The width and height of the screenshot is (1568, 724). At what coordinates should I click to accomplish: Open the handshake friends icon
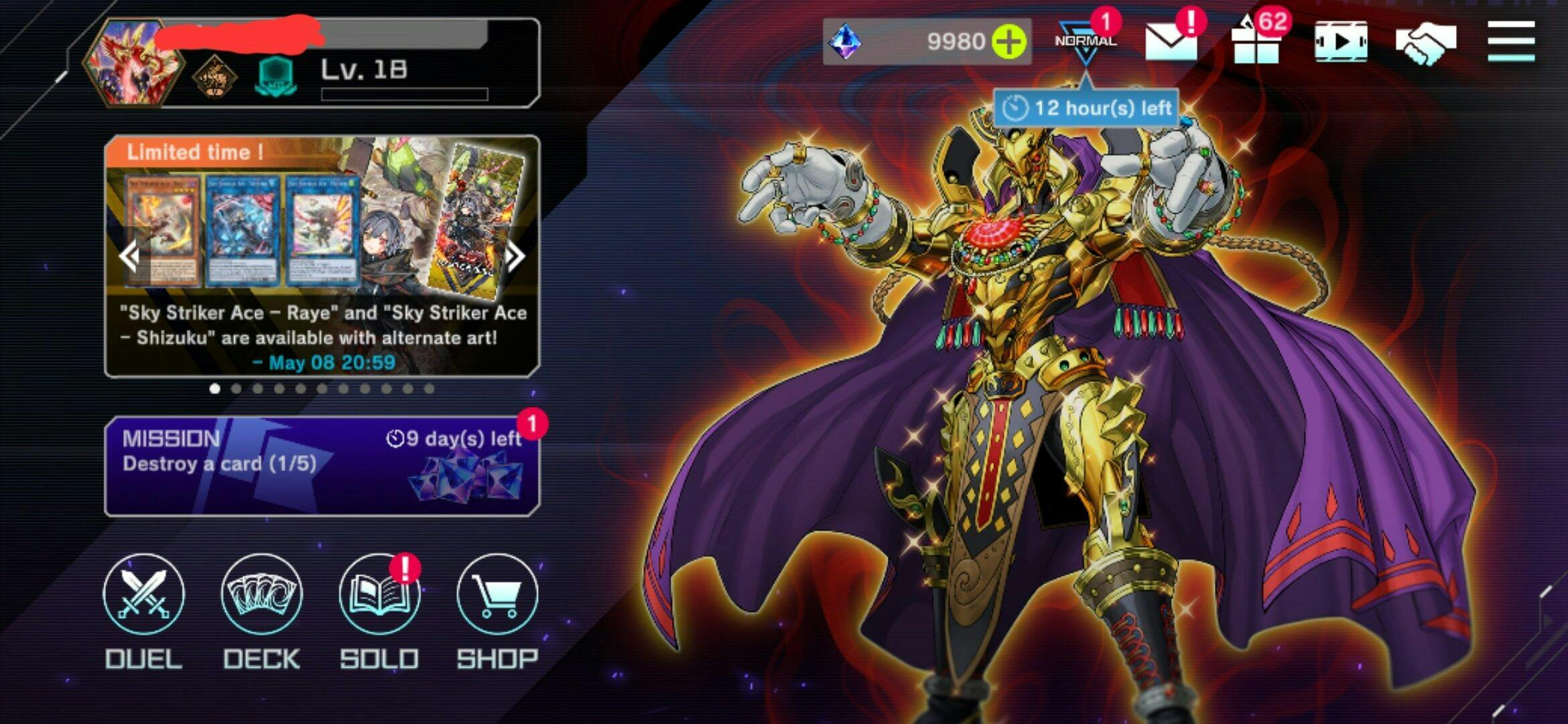pyautogui.click(x=1426, y=42)
